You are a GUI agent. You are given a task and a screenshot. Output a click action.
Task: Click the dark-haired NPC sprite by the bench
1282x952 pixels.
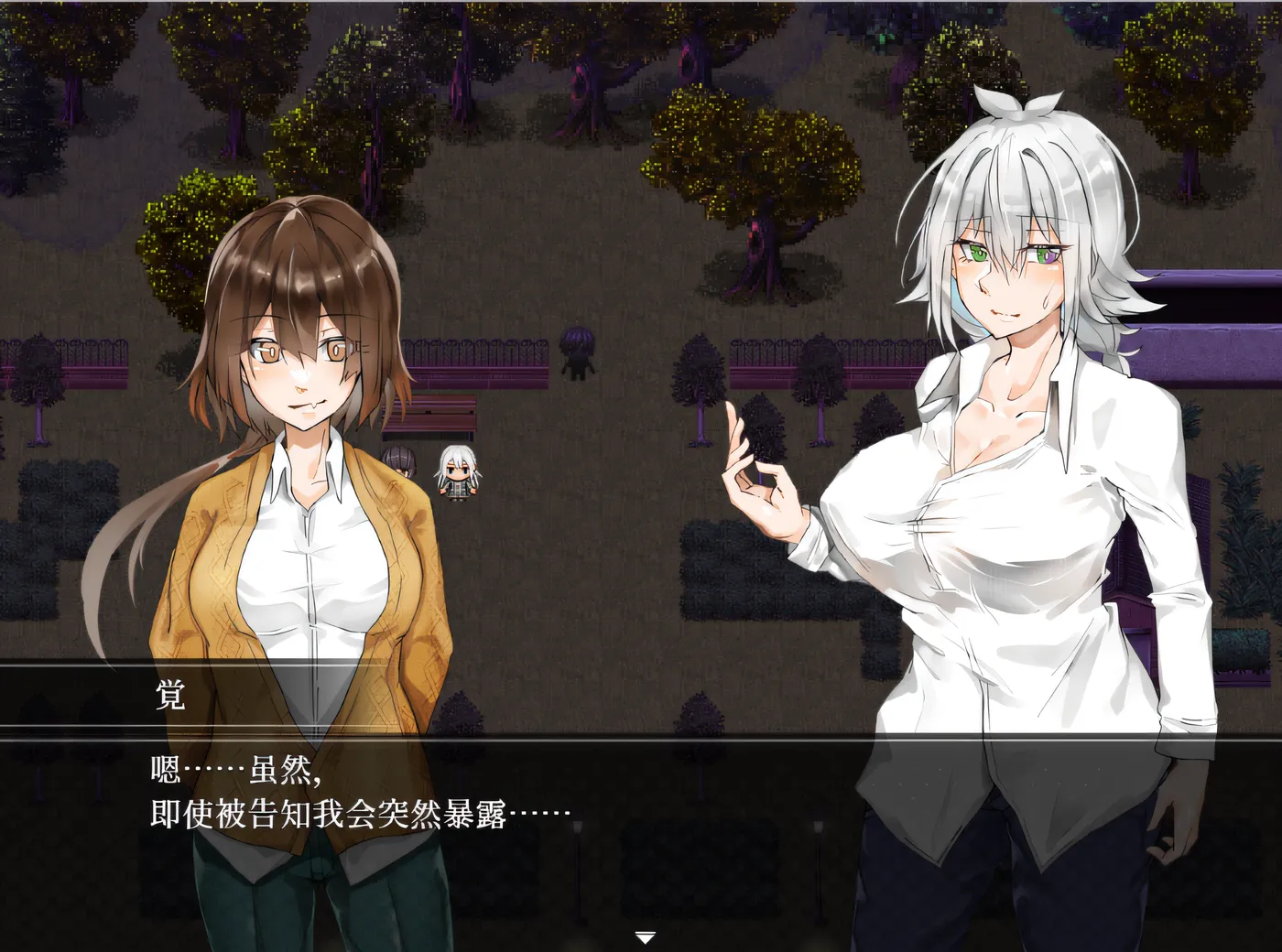400,462
